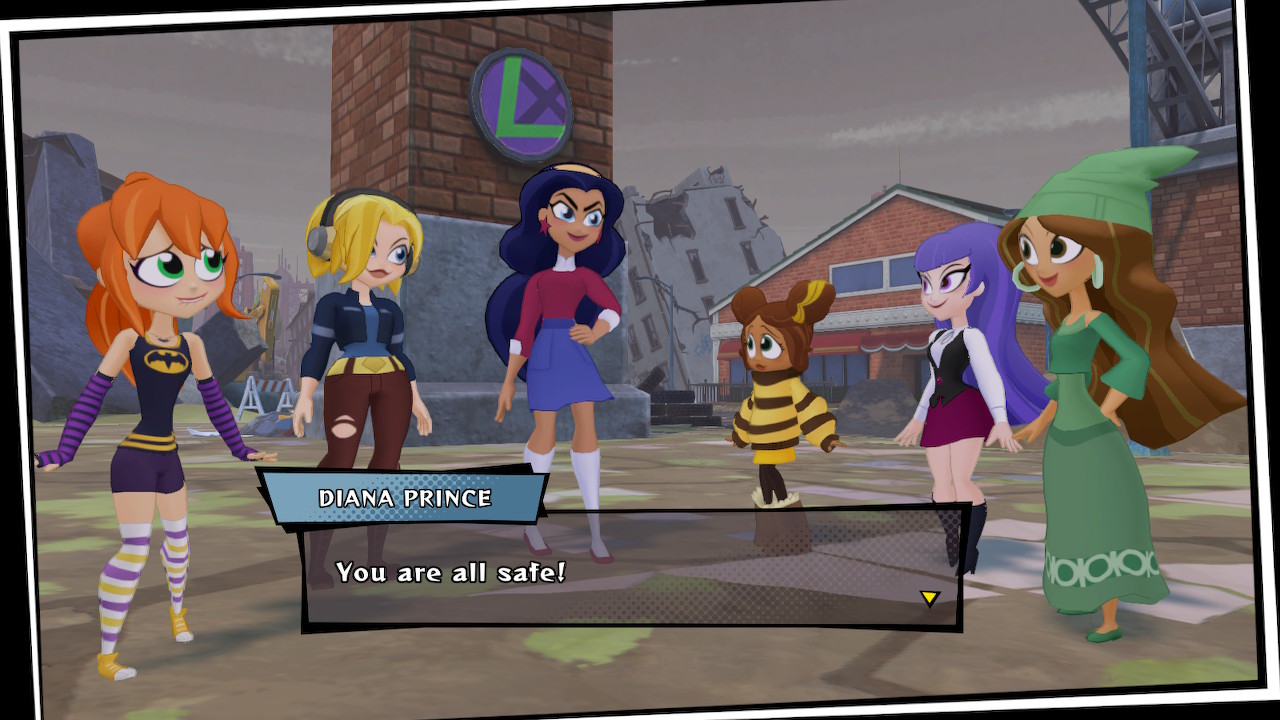Click the DIANA PRINCE nameplate
This screenshot has width=1280, height=720.
point(404,495)
